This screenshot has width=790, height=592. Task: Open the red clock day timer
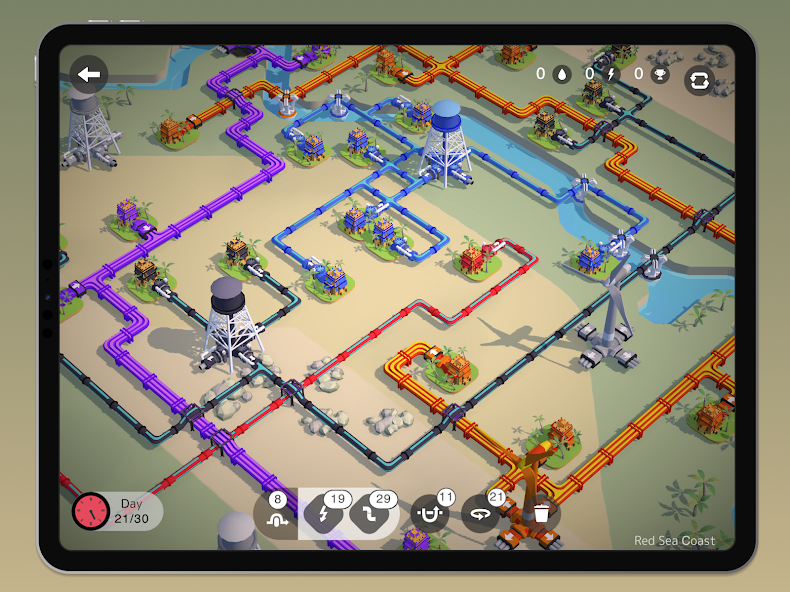pos(90,511)
